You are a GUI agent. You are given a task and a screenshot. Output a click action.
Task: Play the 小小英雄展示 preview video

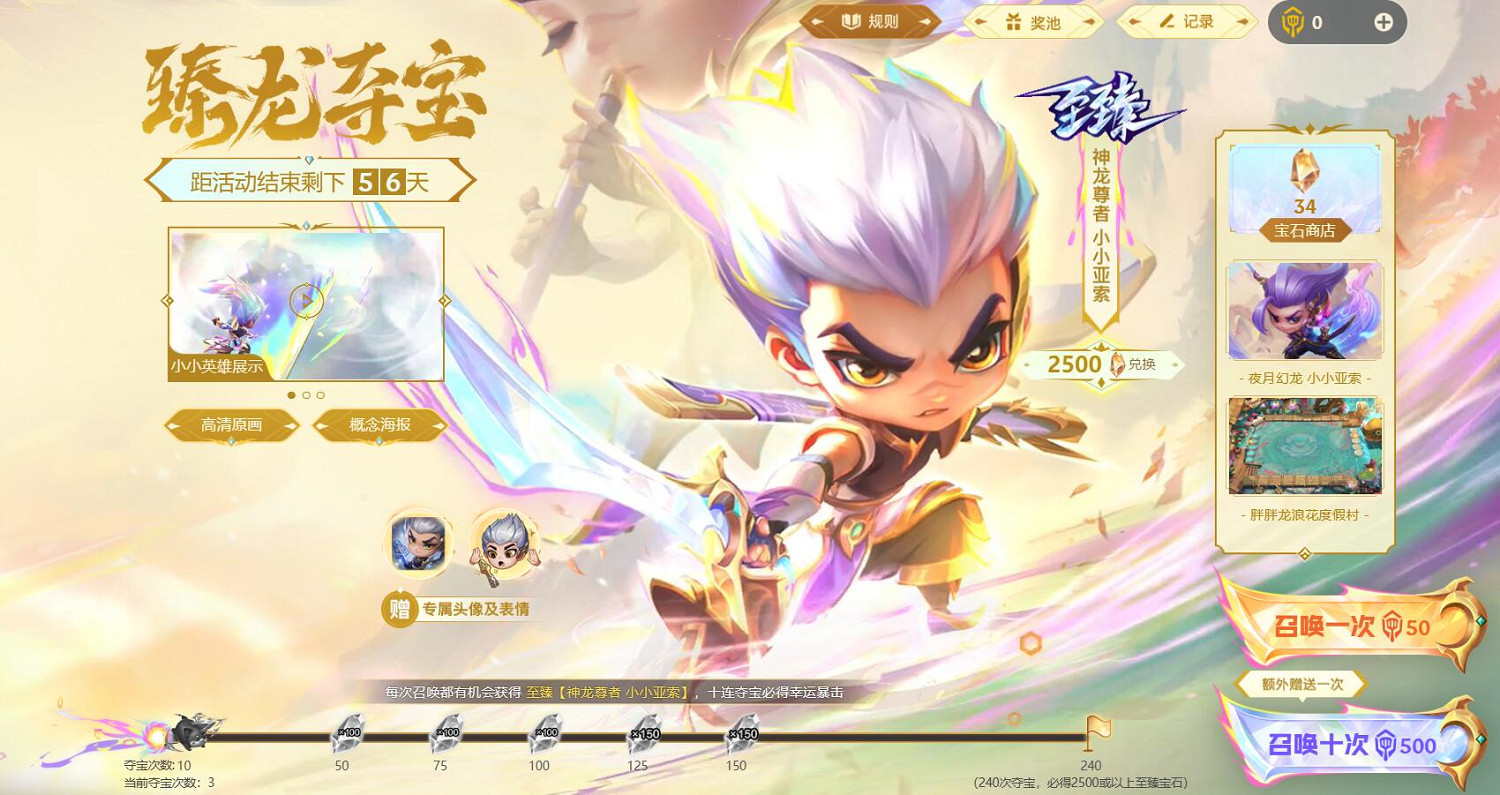(305, 302)
